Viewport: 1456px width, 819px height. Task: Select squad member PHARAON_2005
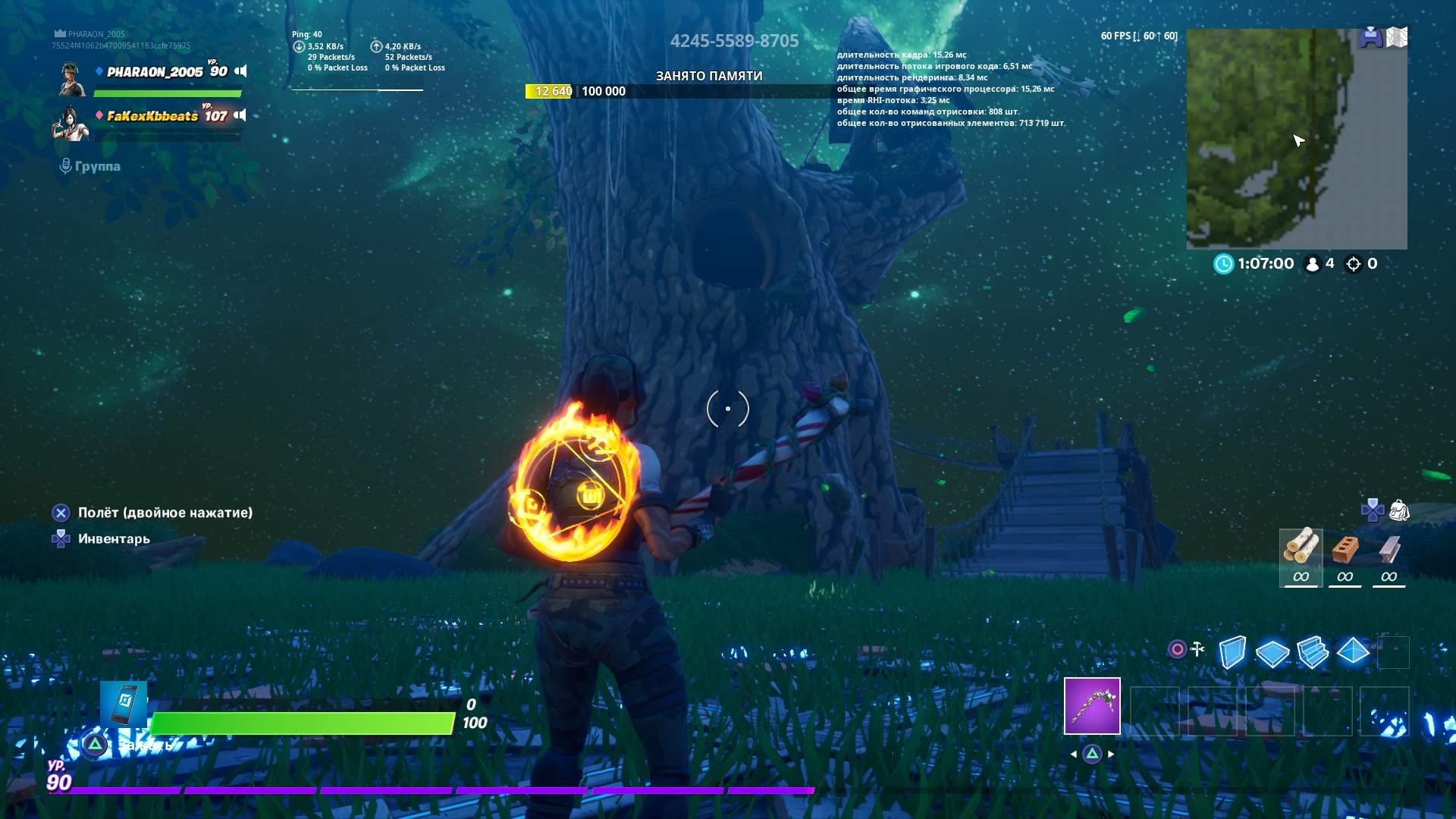pyautogui.click(x=155, y=72)
